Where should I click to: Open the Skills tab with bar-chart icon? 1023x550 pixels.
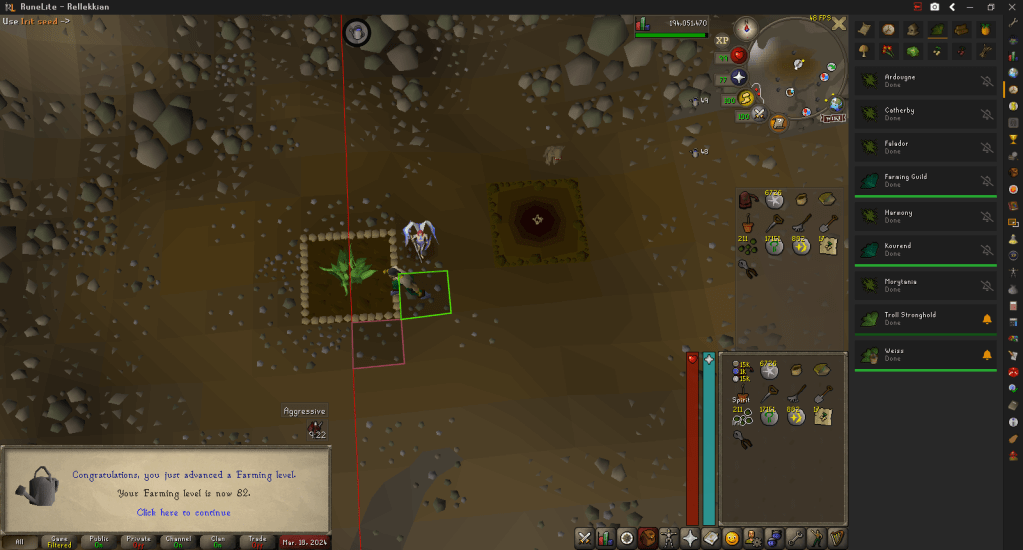[606, 538]
